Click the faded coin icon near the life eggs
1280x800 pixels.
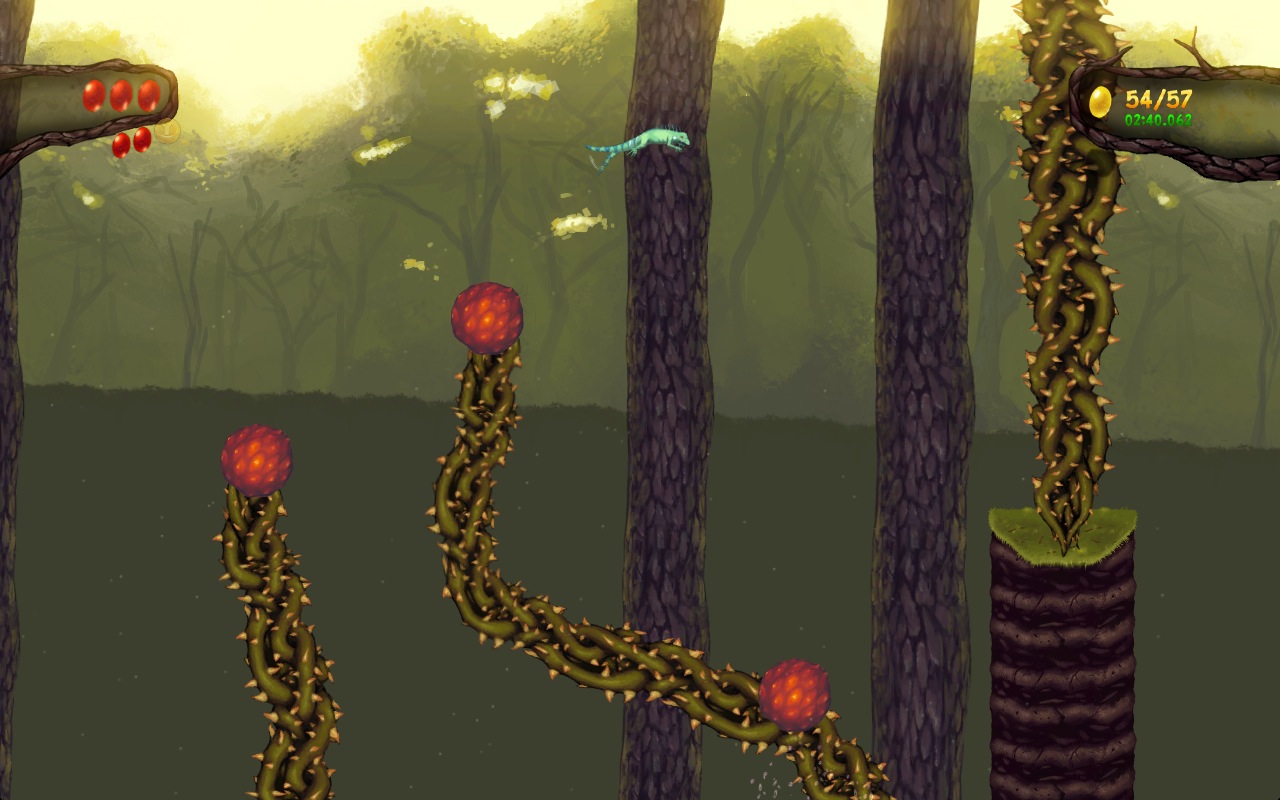click(167, 132)
